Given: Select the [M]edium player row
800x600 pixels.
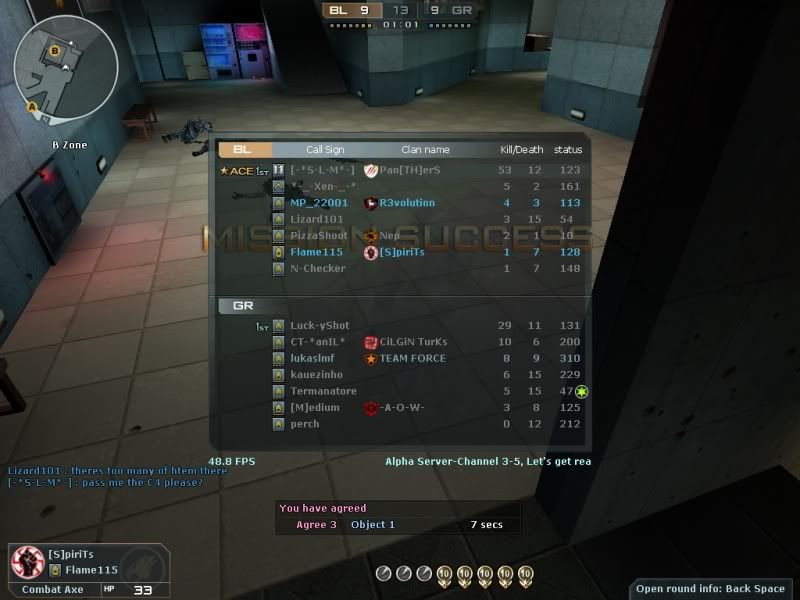Looking at the screenshot, I should [400, 407].
